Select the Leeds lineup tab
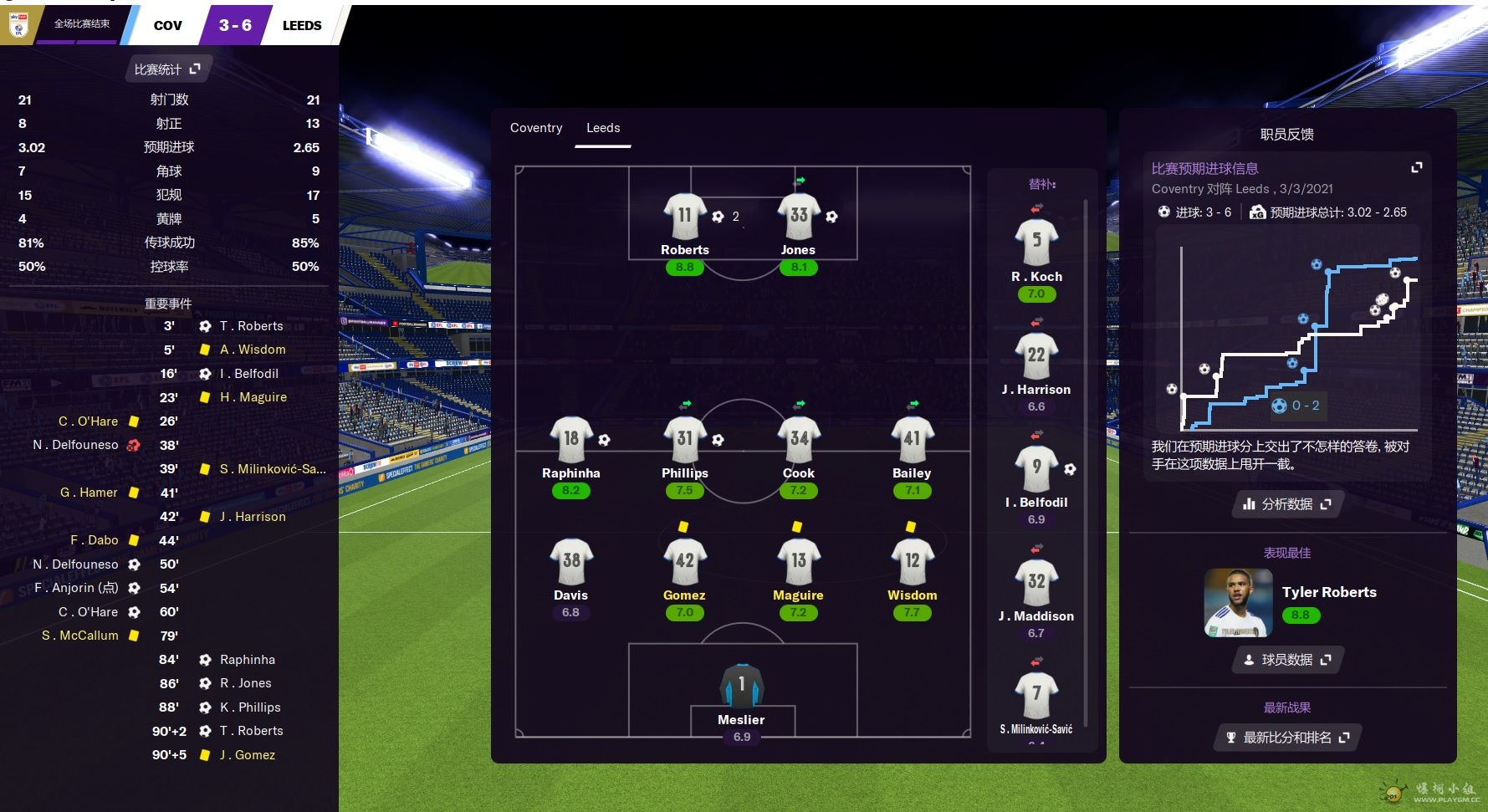 pyautogui.click(x=602, y=128)
